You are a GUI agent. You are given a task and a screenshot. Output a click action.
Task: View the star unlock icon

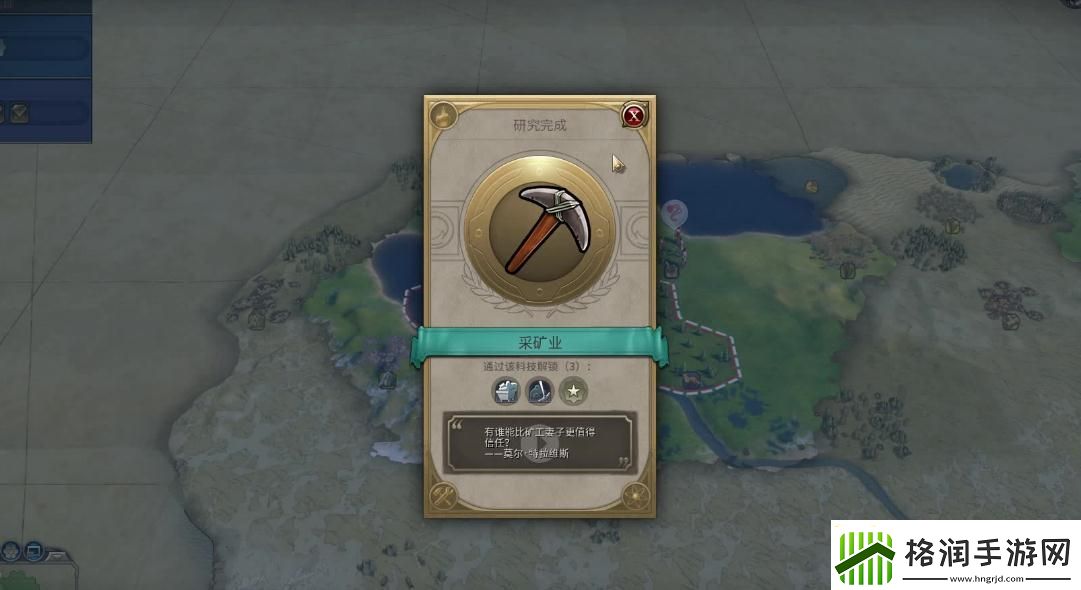pyautogui.click(x=574, y=391)
